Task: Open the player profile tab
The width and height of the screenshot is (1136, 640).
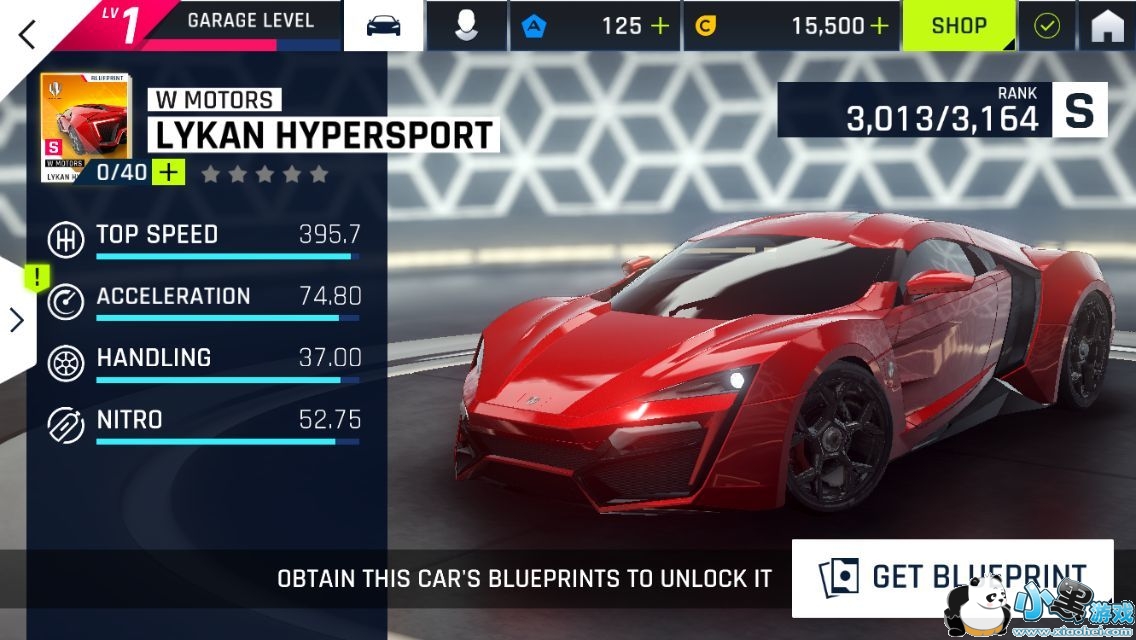Action: (466, 26)
